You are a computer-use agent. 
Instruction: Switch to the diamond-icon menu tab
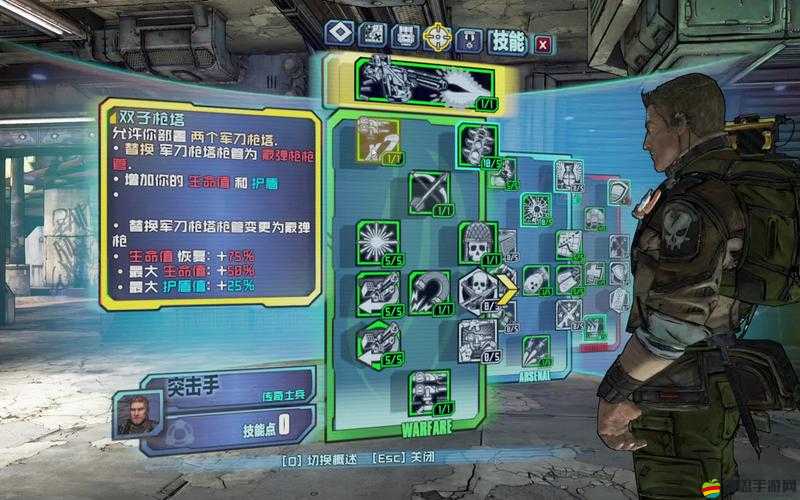tap(340, 37)
